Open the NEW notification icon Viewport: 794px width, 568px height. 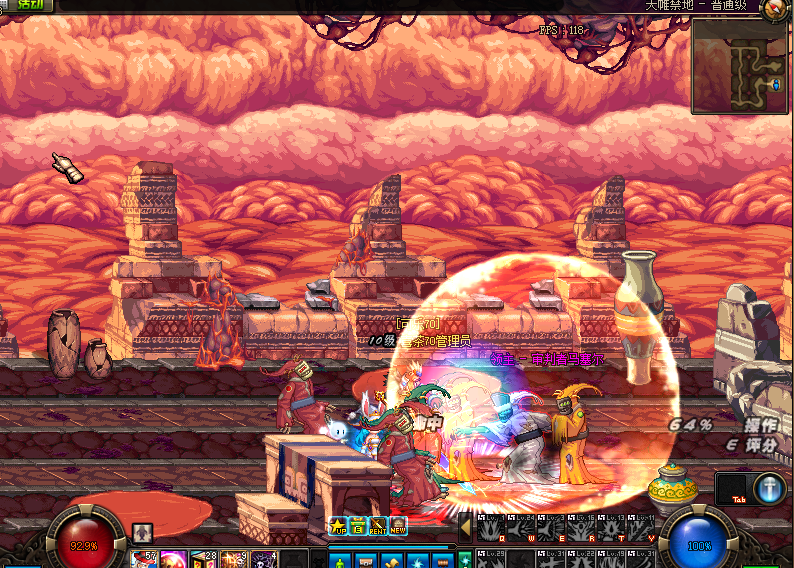398,526
